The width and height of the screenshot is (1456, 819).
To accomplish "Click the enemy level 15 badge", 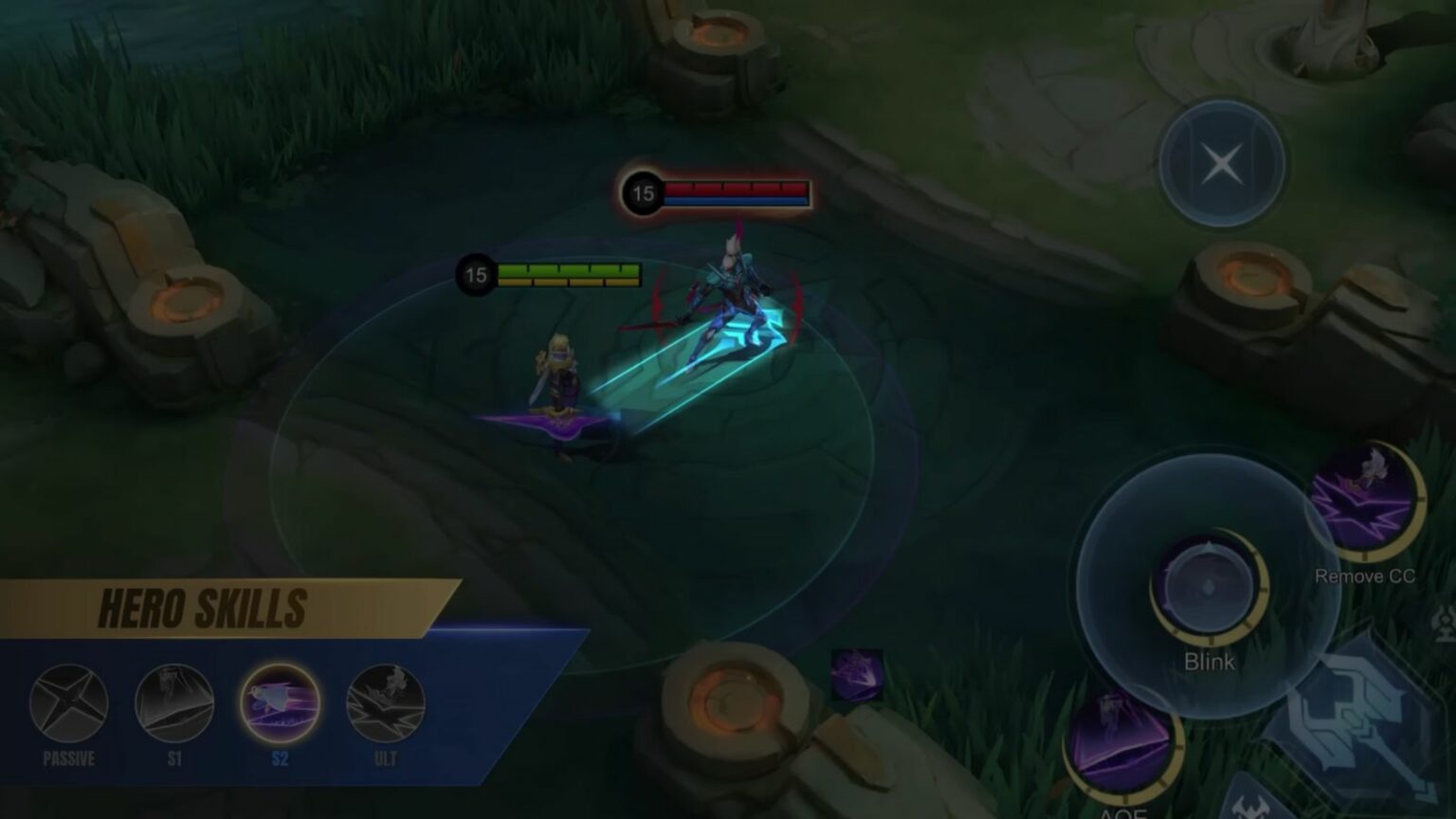I will 643,194.
